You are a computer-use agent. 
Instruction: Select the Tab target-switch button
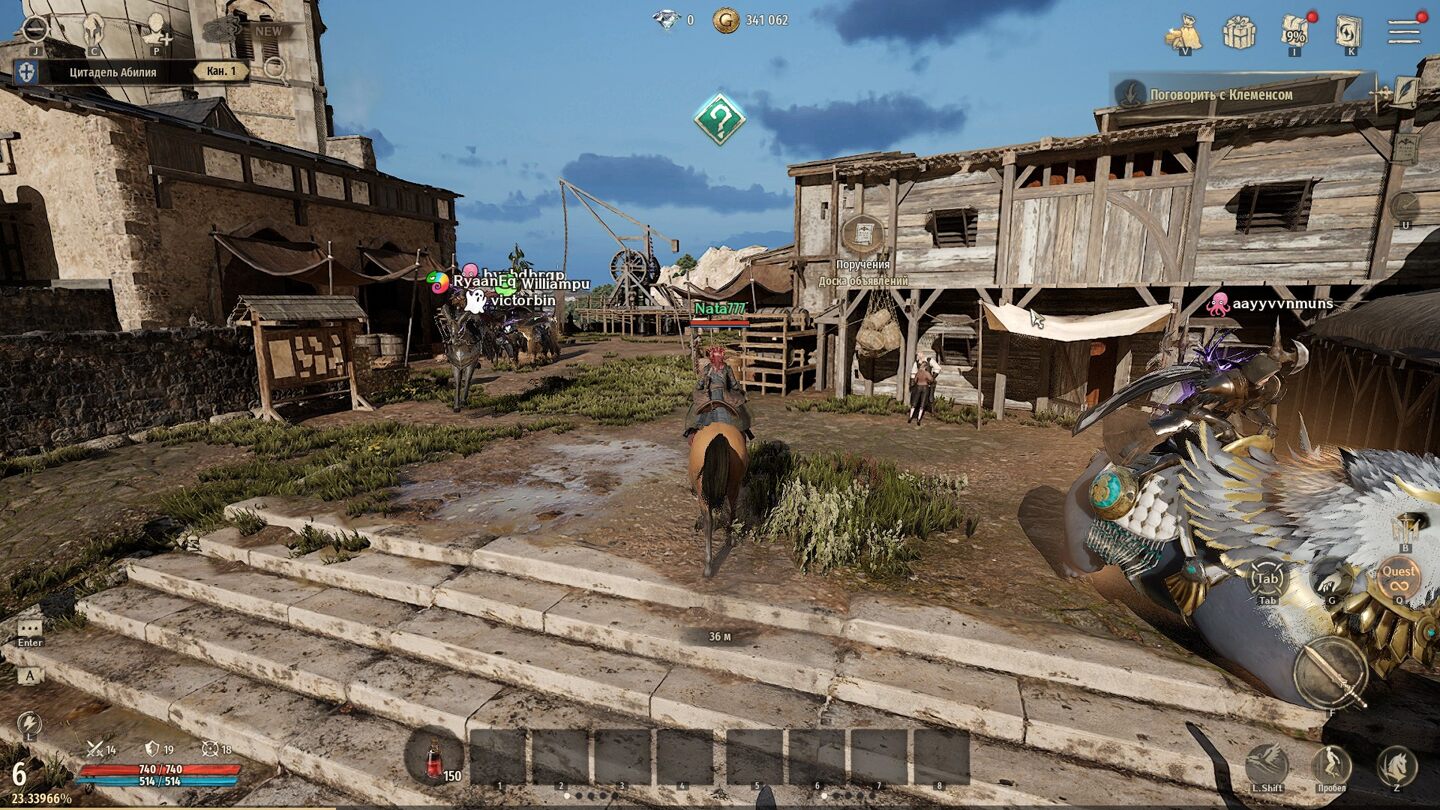[1267, 580]
